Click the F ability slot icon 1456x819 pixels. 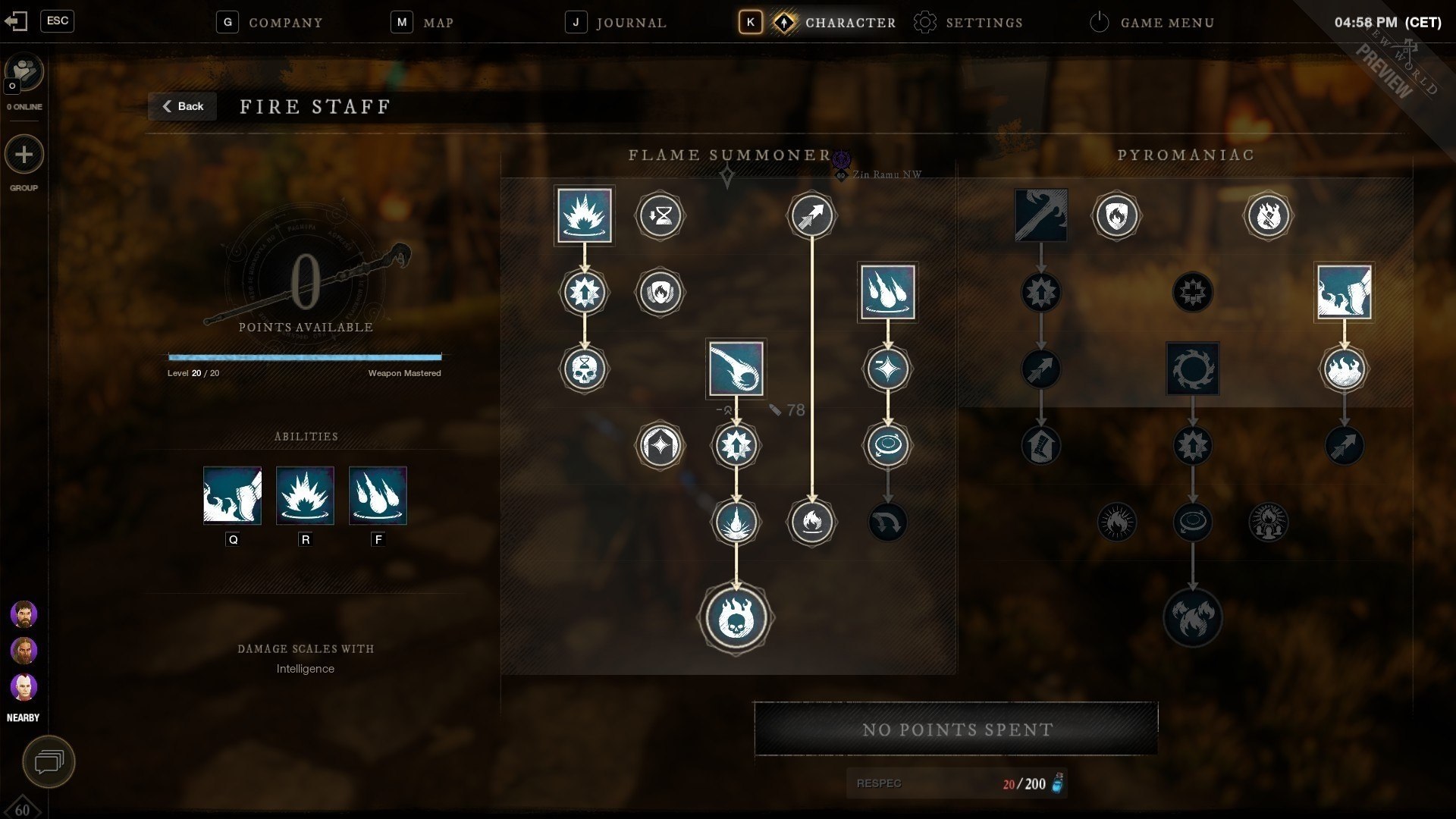tap(378, 495)
